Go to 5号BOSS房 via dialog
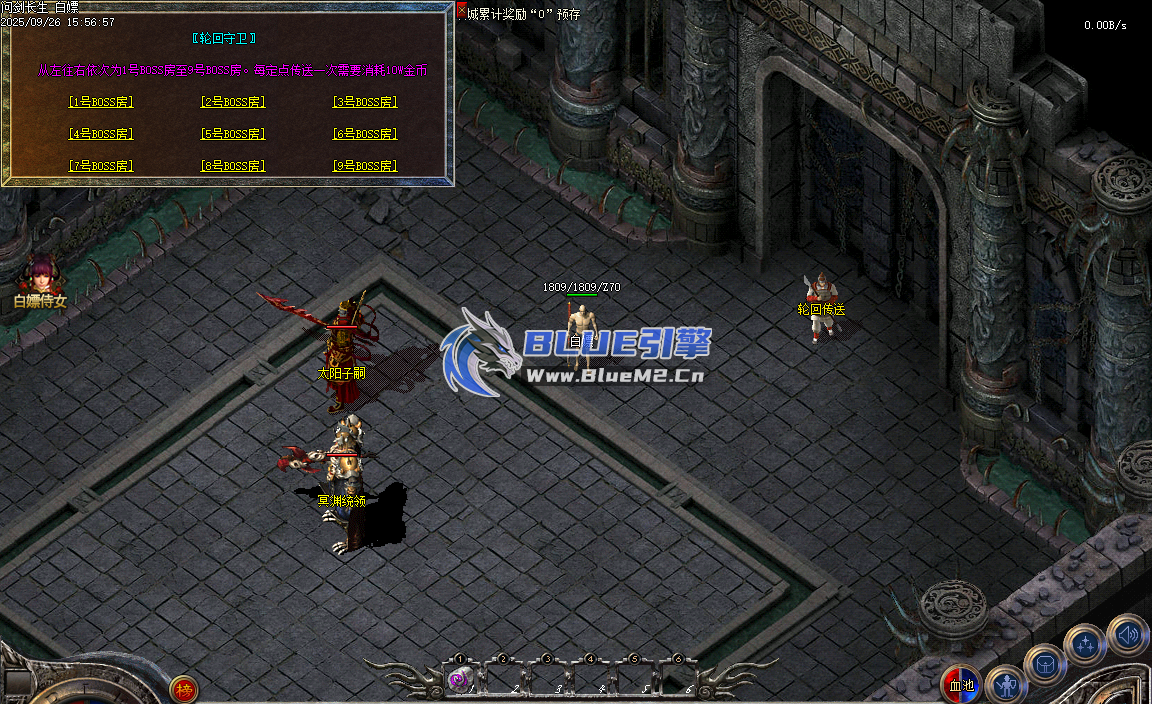 coord(233,134)
